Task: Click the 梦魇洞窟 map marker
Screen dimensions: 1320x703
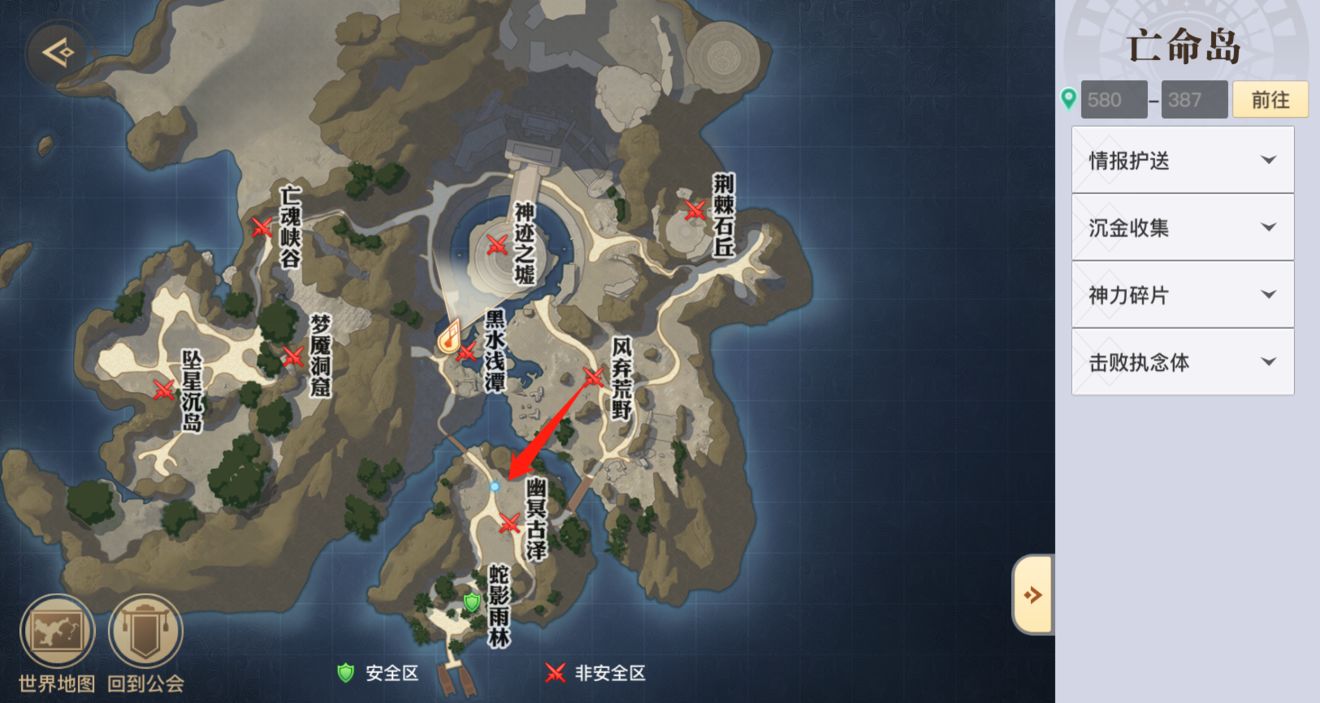Action: click(x=293, y=355)
